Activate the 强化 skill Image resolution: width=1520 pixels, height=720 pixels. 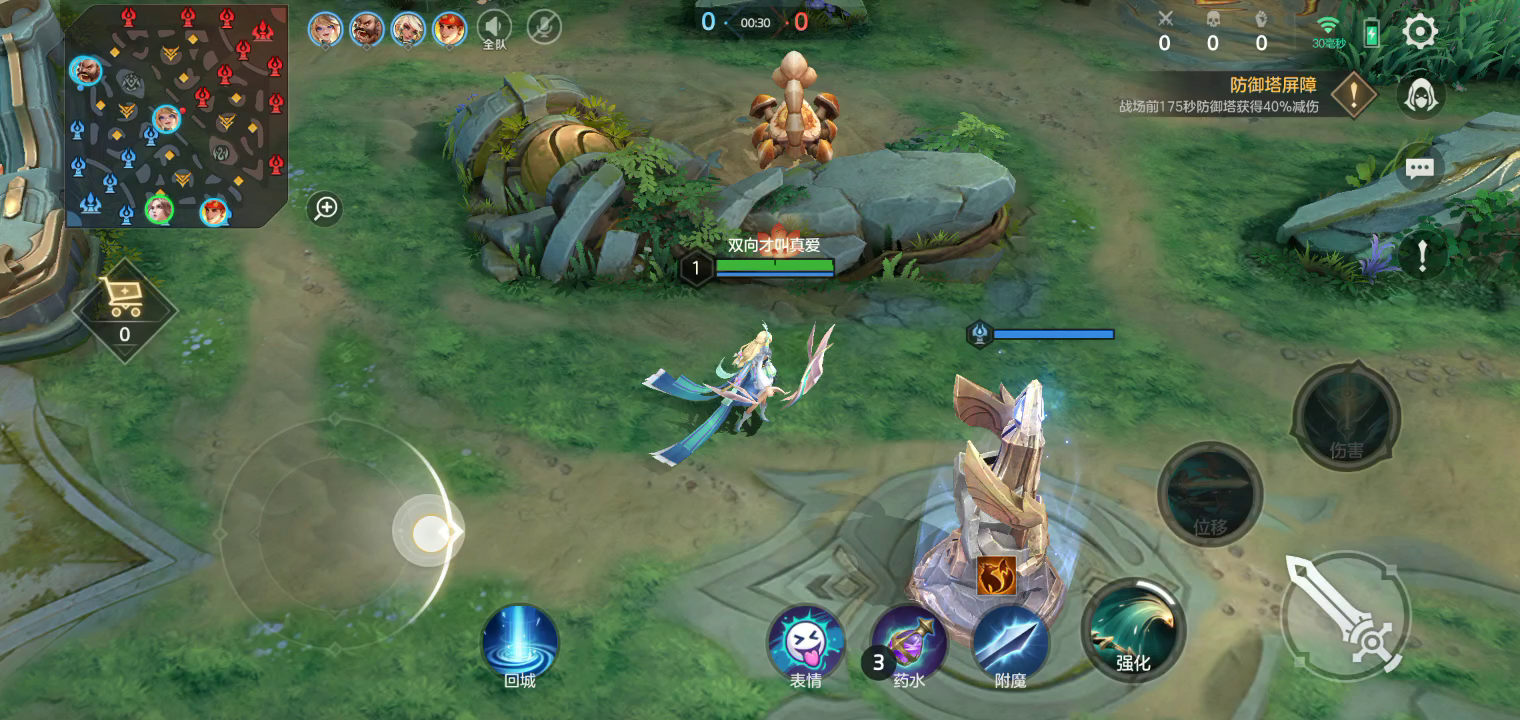(x=1133, y=630)
